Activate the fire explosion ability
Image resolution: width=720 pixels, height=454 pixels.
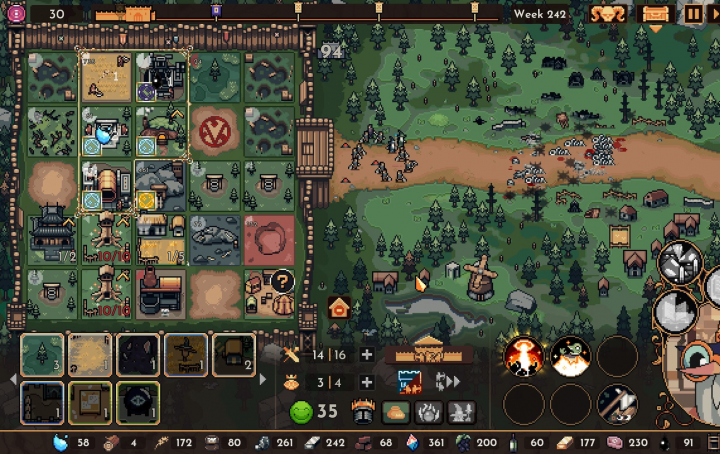tap(523, 356)
